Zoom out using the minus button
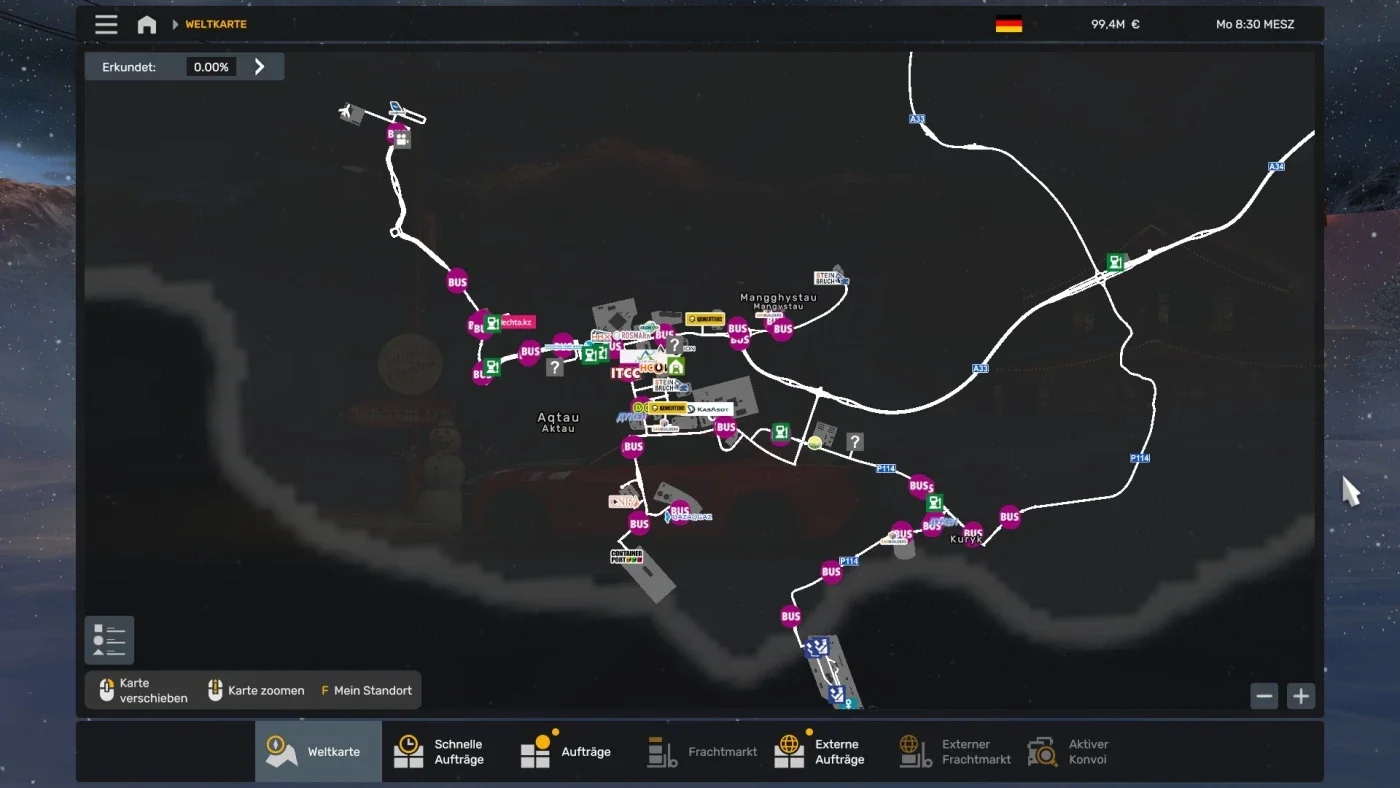The image size is (1400, 788). pyautogui.click(x=1264, y=696)
